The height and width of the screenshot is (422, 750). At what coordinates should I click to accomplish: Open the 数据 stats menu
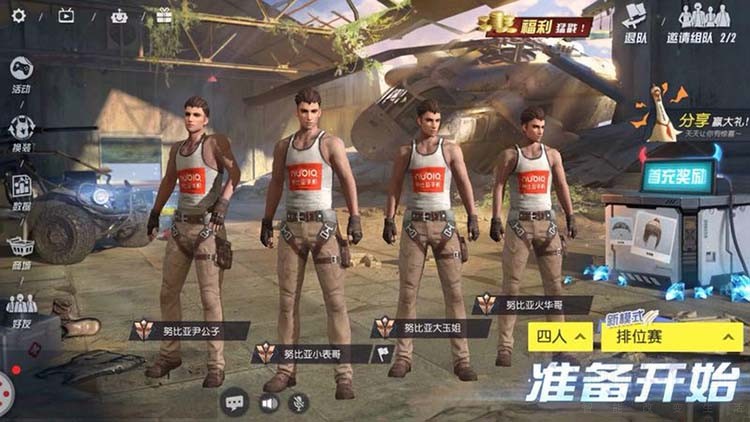21,190
